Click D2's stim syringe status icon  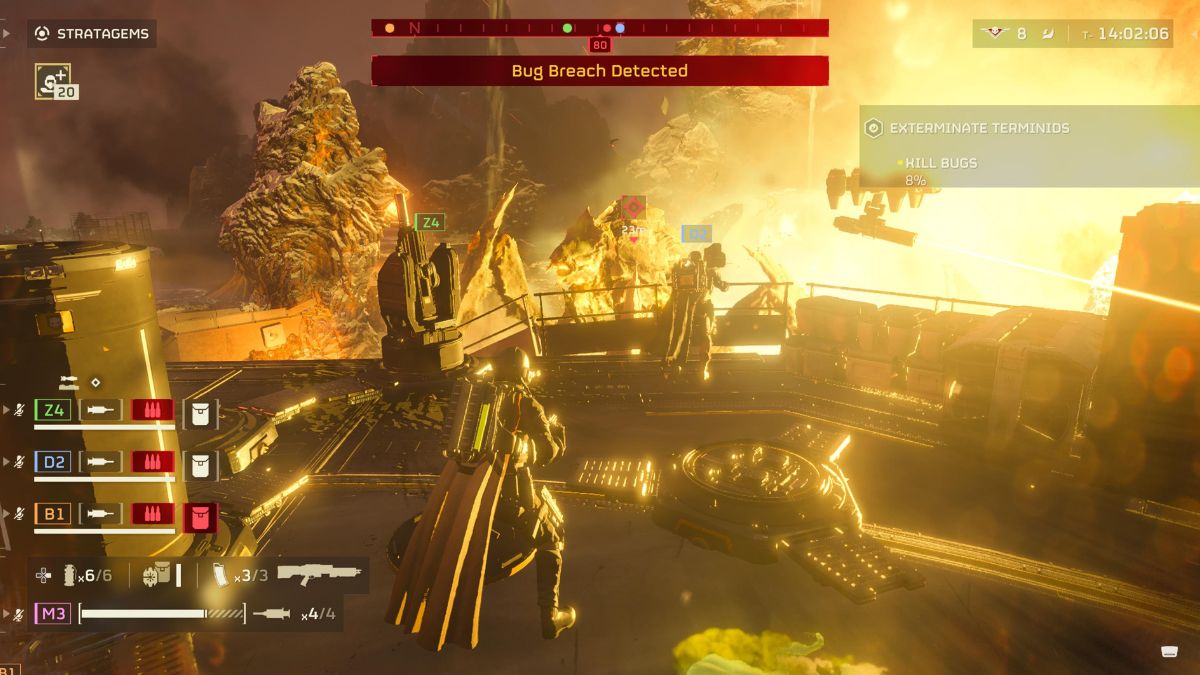100,462
